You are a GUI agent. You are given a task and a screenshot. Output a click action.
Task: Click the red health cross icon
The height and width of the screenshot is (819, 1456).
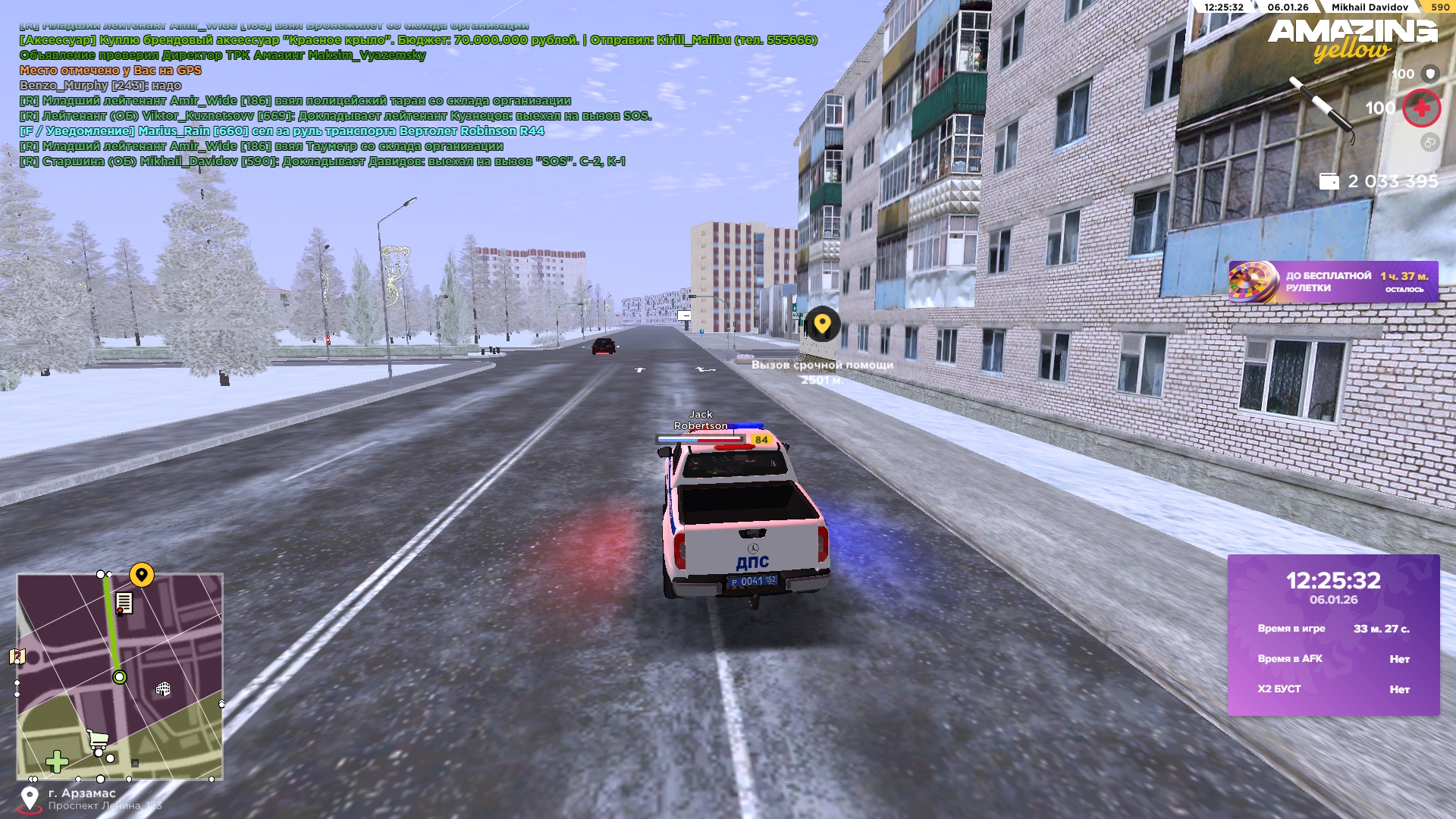click(x=1421, y=108)
